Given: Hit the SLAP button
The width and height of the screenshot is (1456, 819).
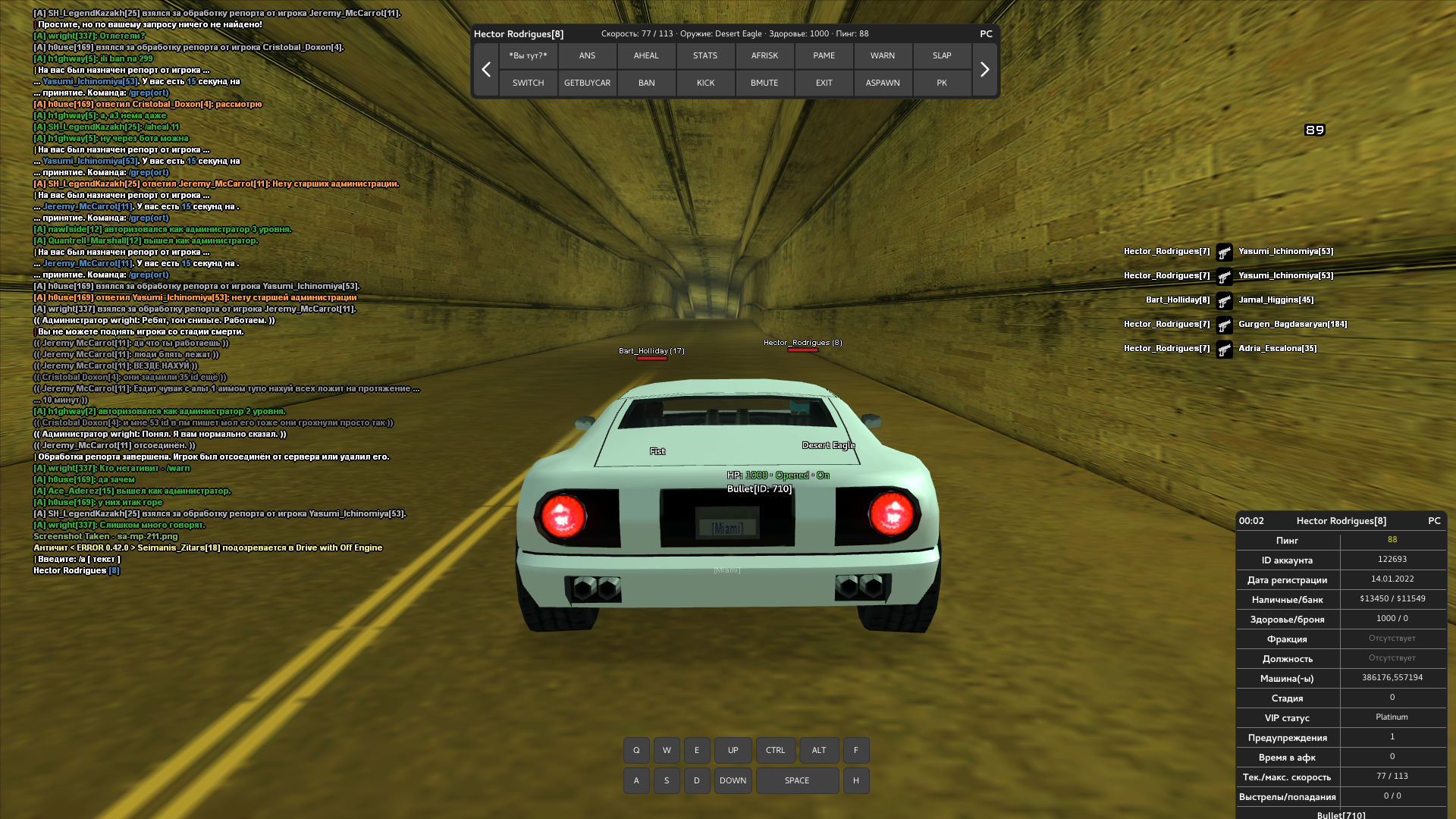Looking at the screenshot, I should [942, 55].
